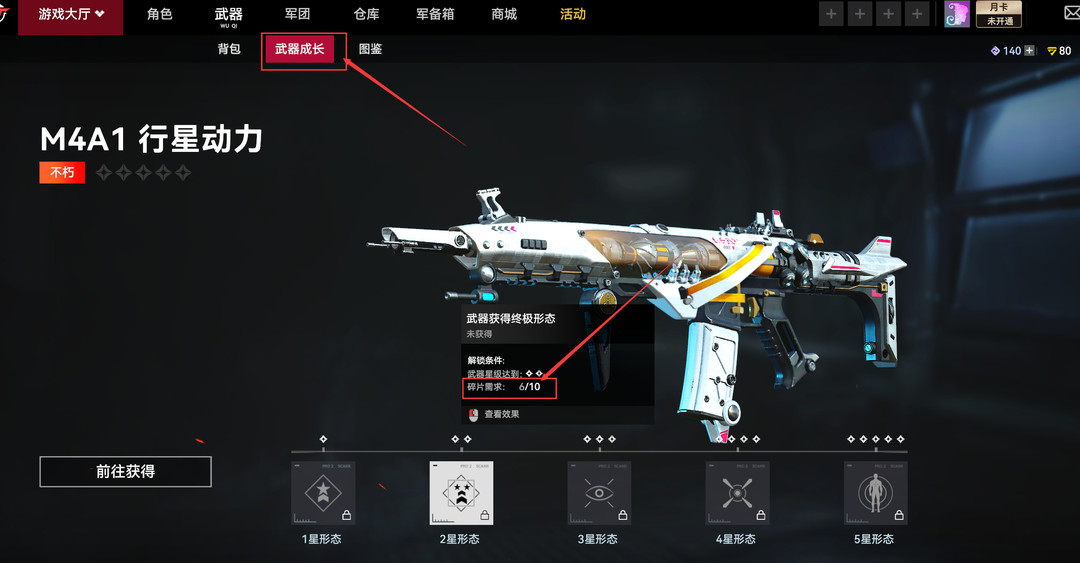Open the 活动 events tab
Image resolution: width=1080 pixels, height=563 pixels.
coord(573,15)
